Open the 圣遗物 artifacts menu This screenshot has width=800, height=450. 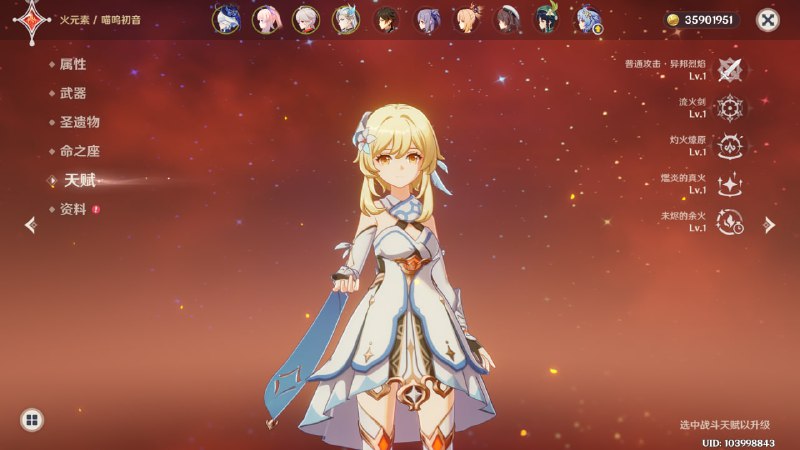tap(80, 122)
